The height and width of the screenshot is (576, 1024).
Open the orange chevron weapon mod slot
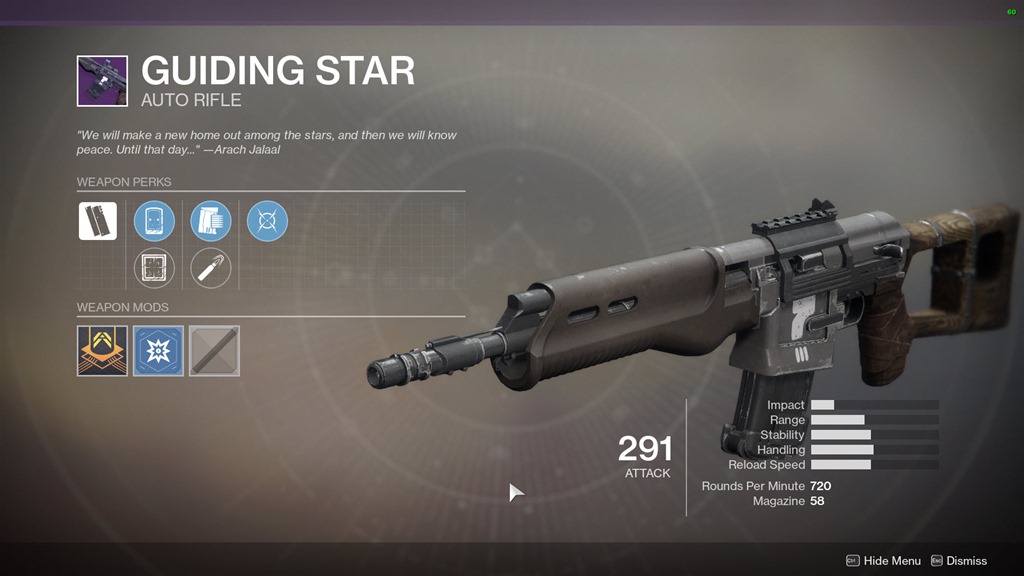(x=102, y=351)
